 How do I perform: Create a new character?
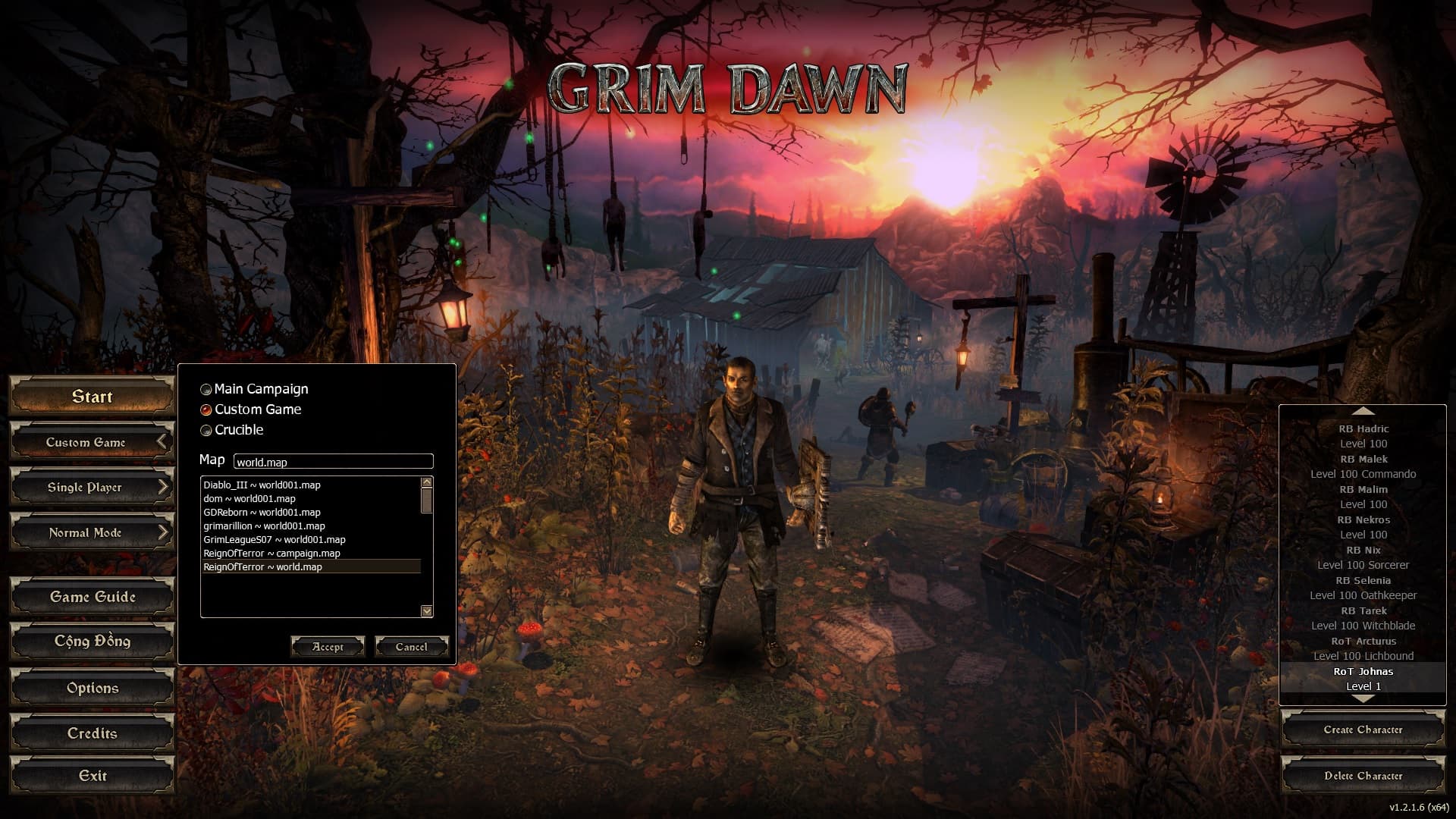coord(1363,730)
